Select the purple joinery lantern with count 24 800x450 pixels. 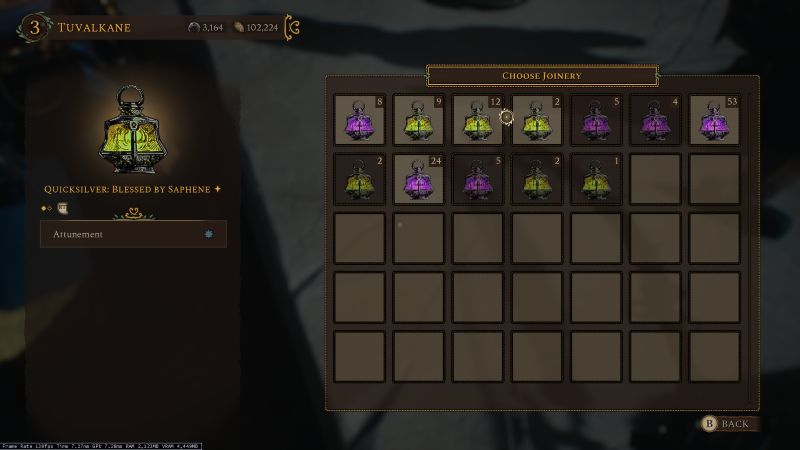(418, 179)
